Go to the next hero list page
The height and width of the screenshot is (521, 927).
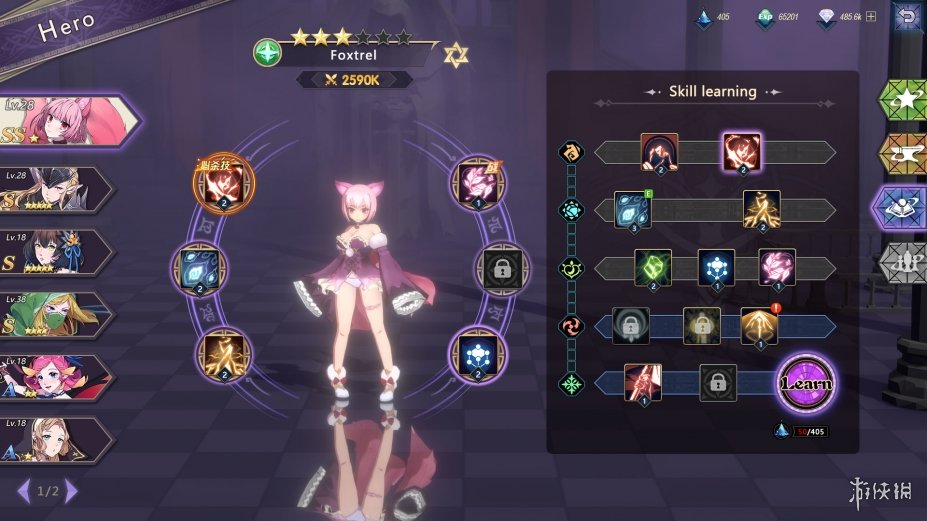tap(72, 491)
